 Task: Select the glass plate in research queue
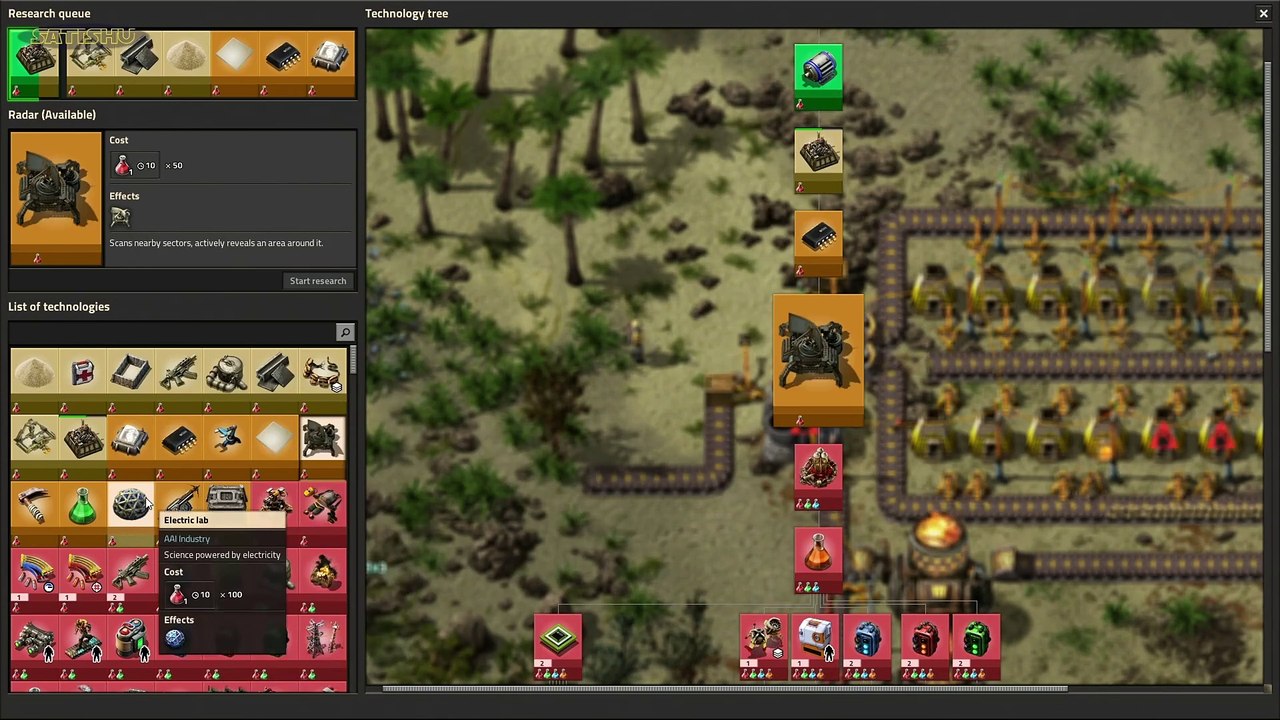coord(233,56)
